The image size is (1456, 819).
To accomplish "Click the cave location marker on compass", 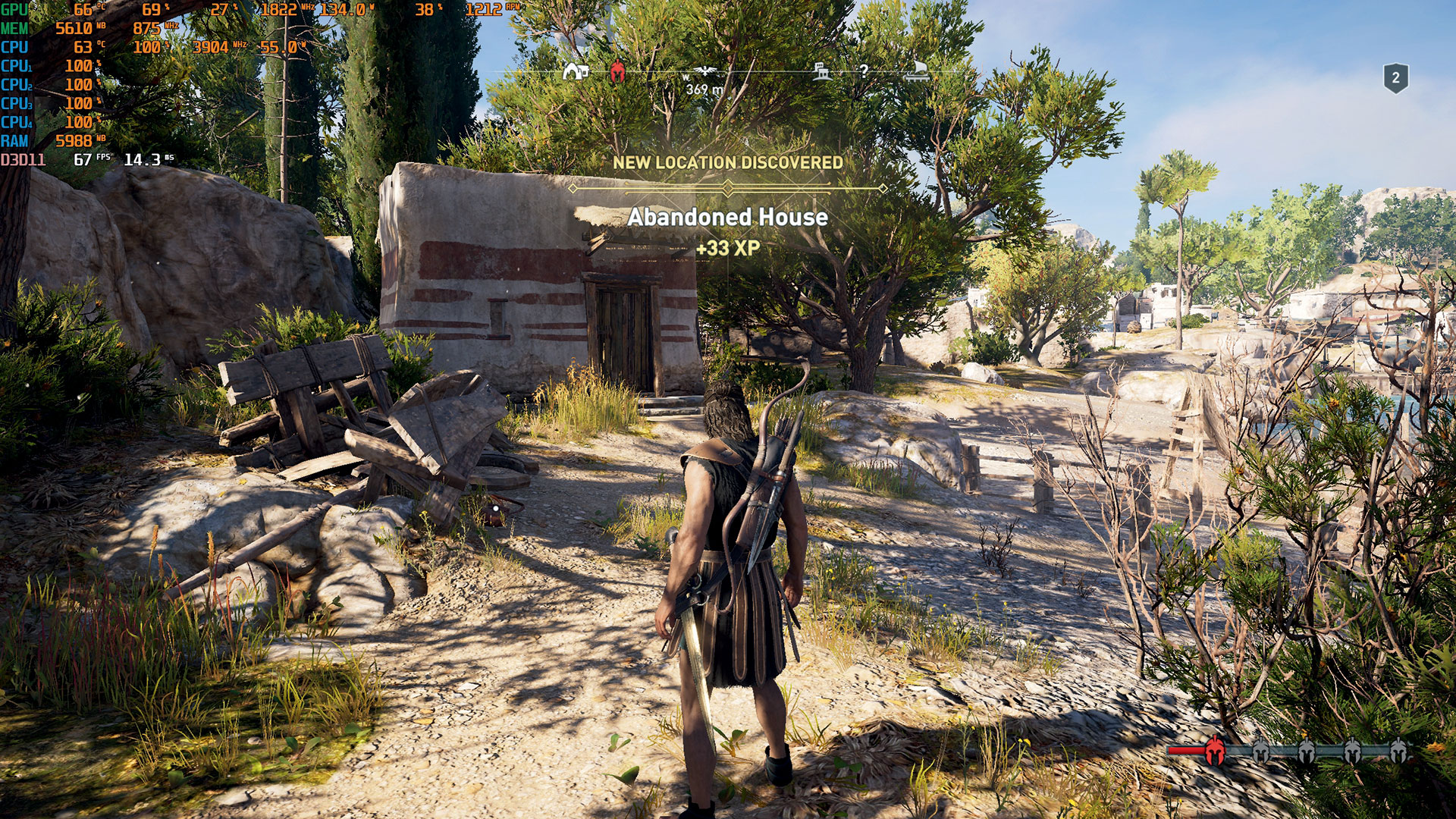I will [x=576, y=72].
